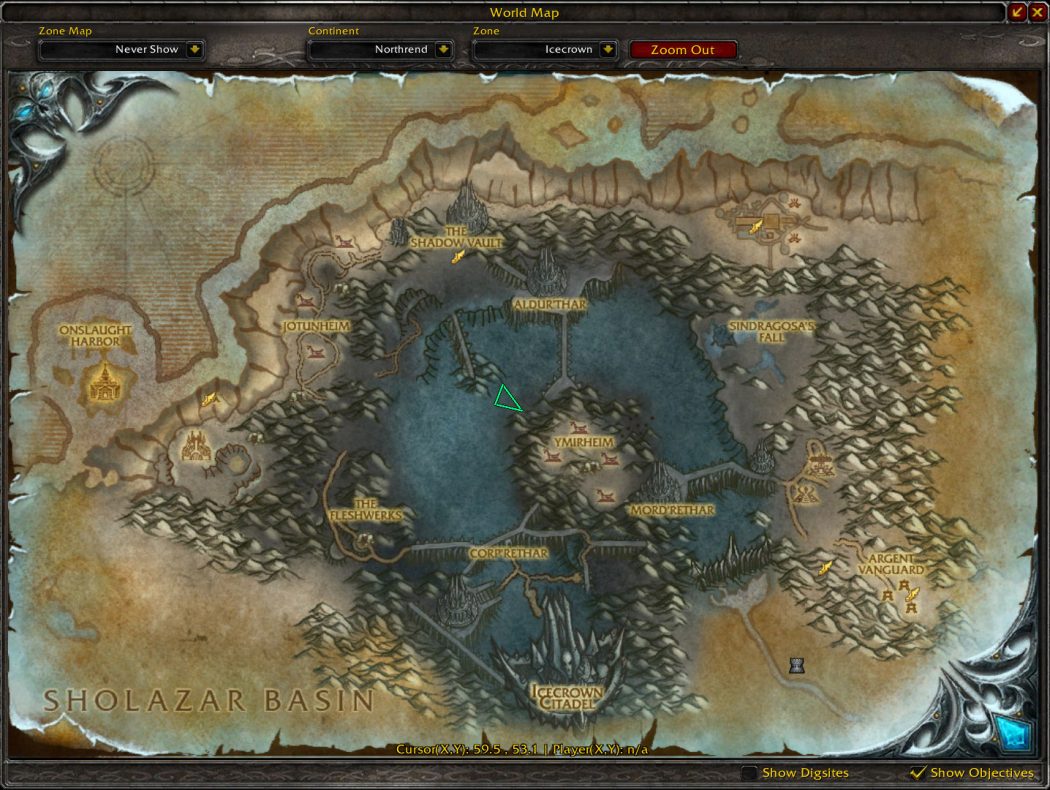Select the Shadow Vault flight point marker
Screen dimensions: 1050x790
coord(459,257)
